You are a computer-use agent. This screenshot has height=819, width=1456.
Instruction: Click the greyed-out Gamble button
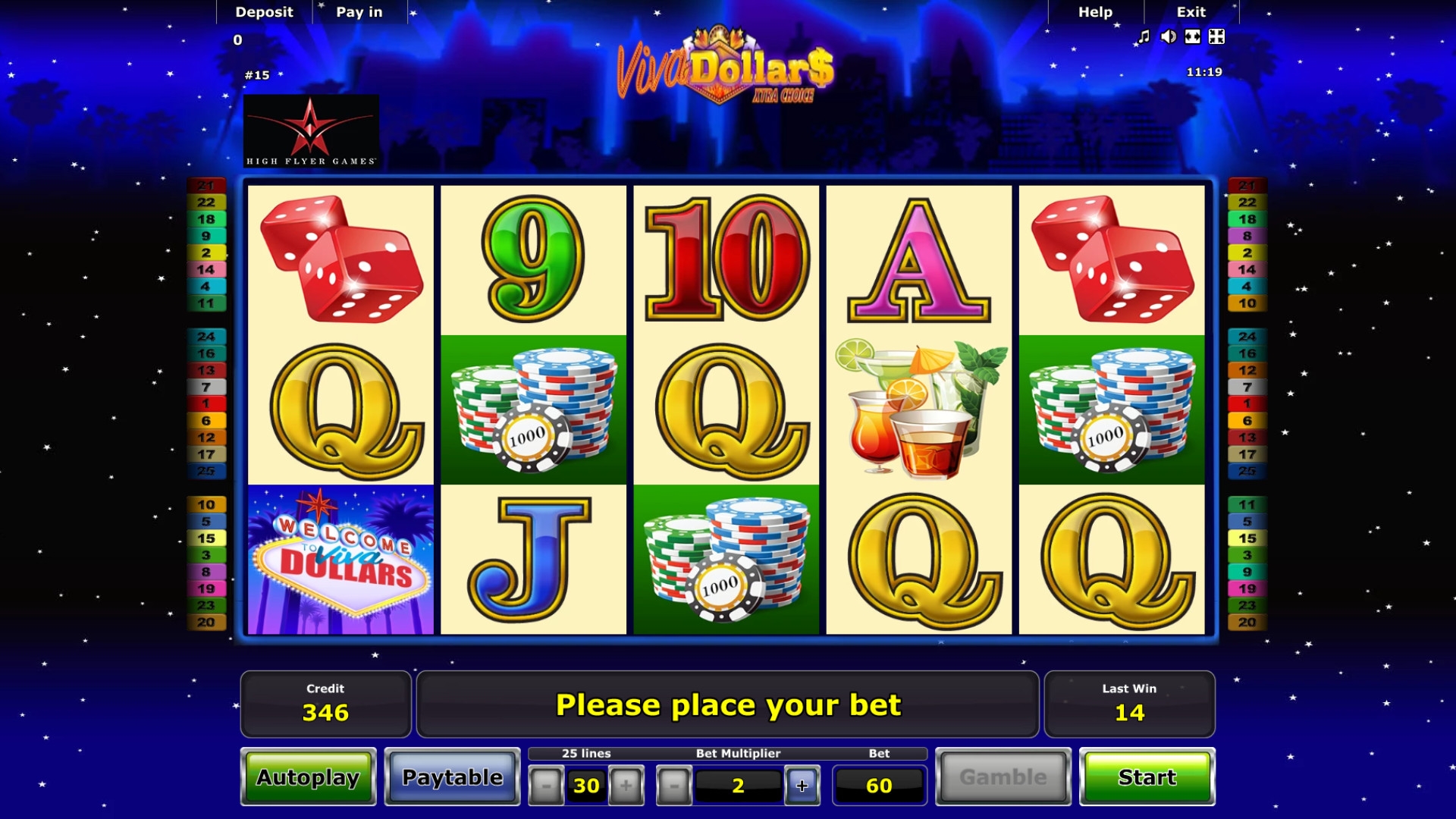[x=1003, y=777]
